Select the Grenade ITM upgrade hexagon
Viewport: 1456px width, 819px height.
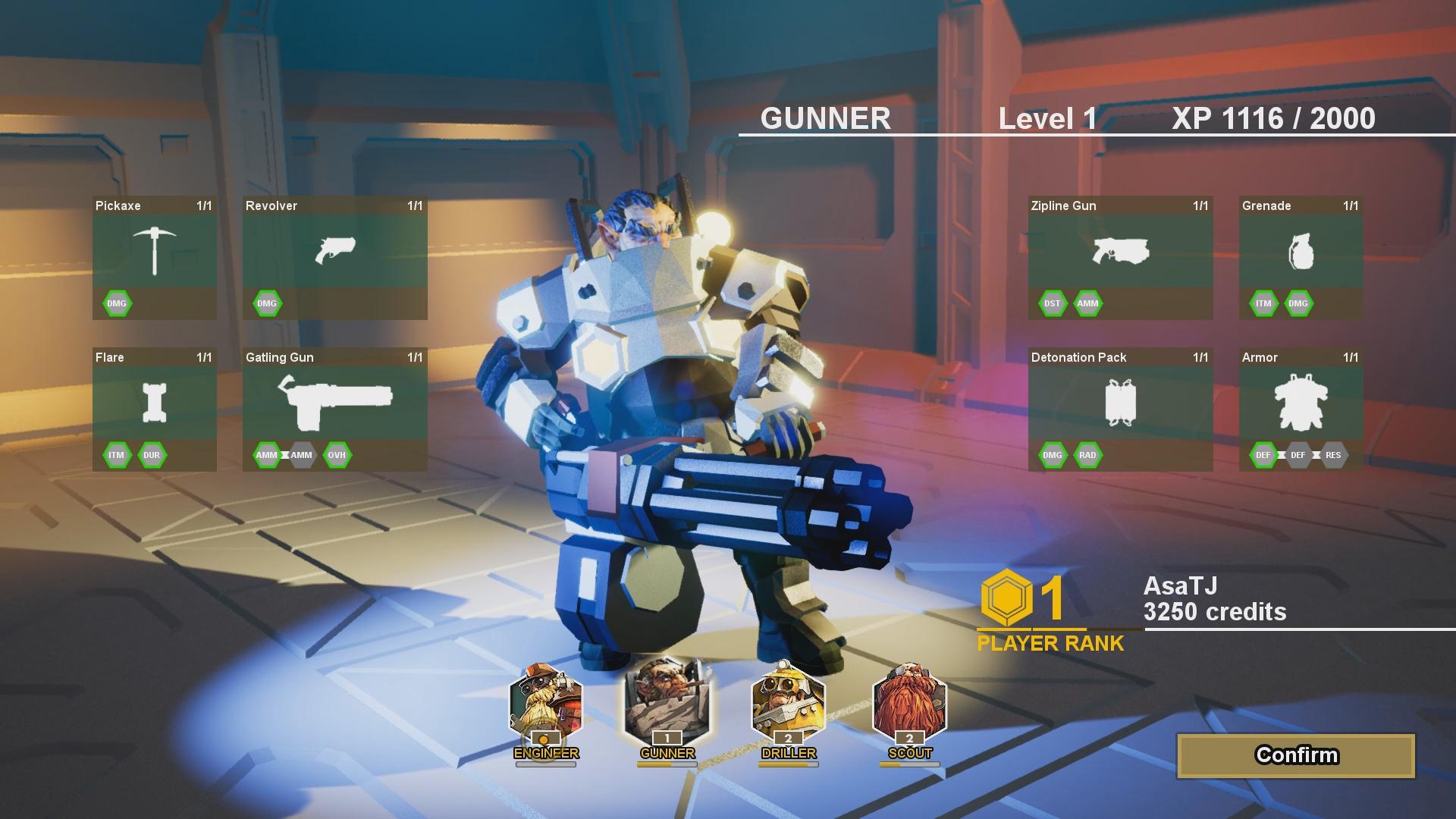[1263, 303]
